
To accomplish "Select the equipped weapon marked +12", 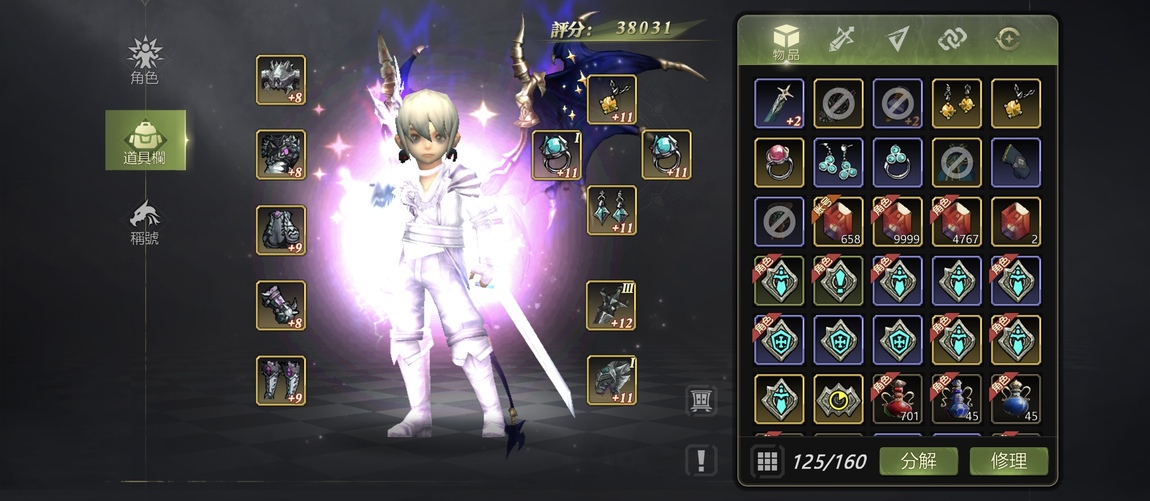I will coord(611,305).
